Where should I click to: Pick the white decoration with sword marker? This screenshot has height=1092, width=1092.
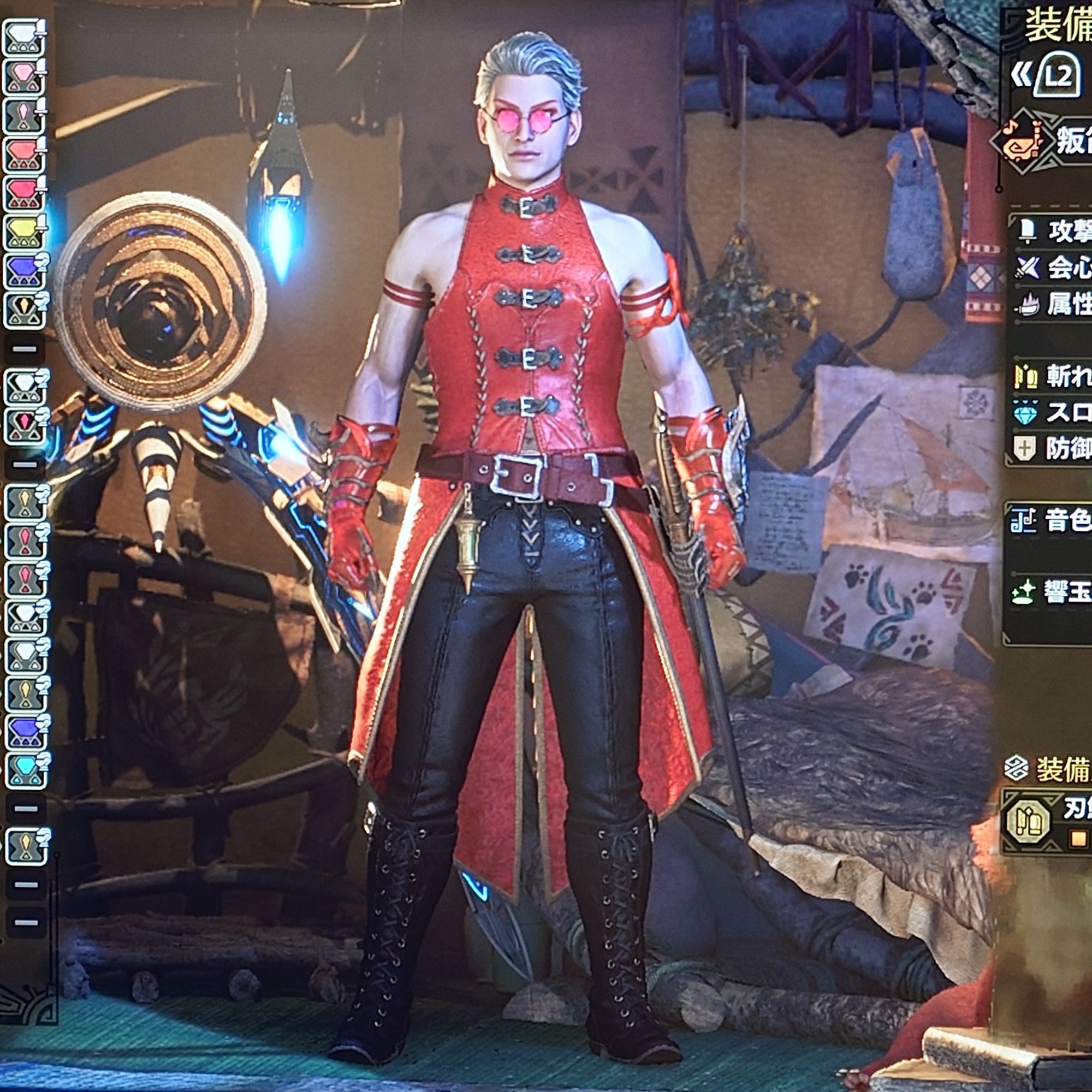tap(25, 37)
